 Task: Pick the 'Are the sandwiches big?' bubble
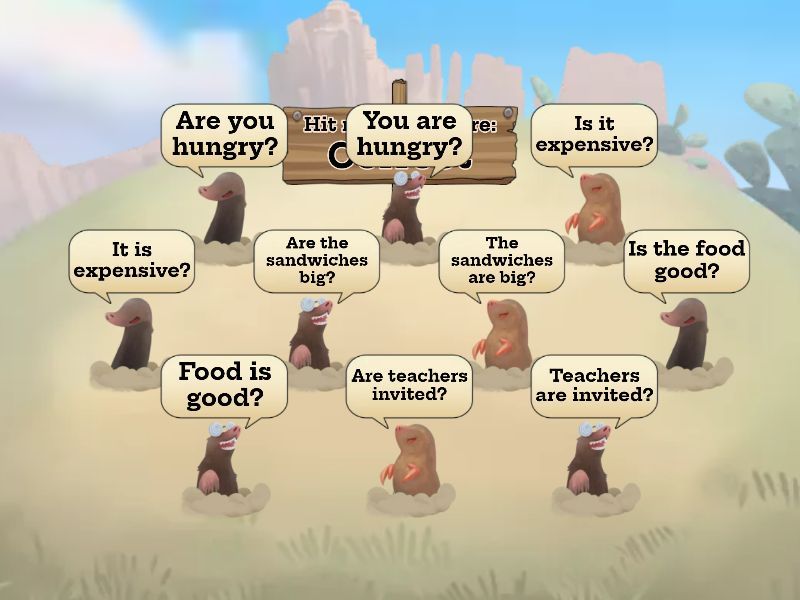pyautogui.click(x=316, y=260)
